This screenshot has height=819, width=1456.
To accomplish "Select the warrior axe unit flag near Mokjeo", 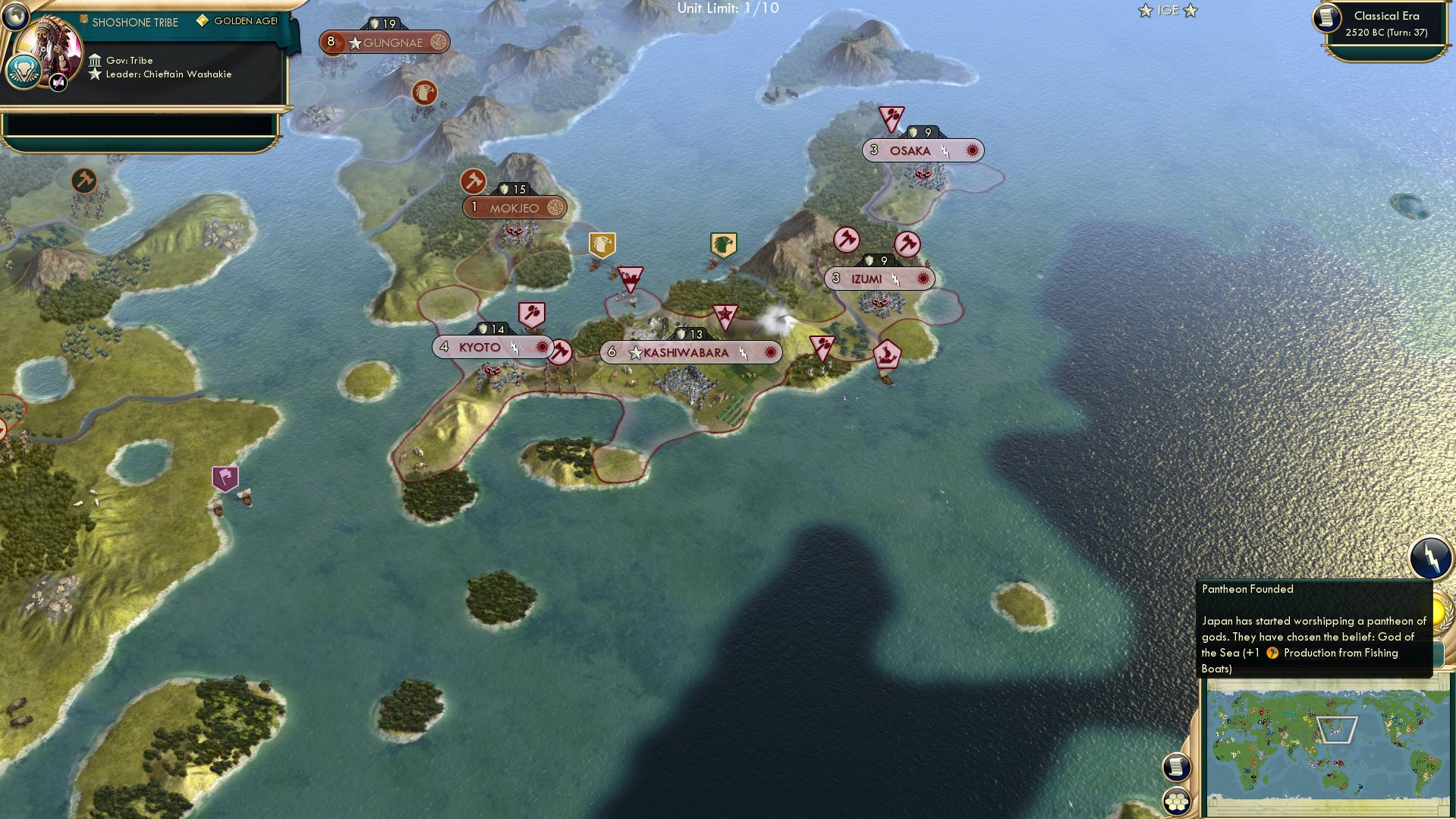I will click(x=473, y=182).
